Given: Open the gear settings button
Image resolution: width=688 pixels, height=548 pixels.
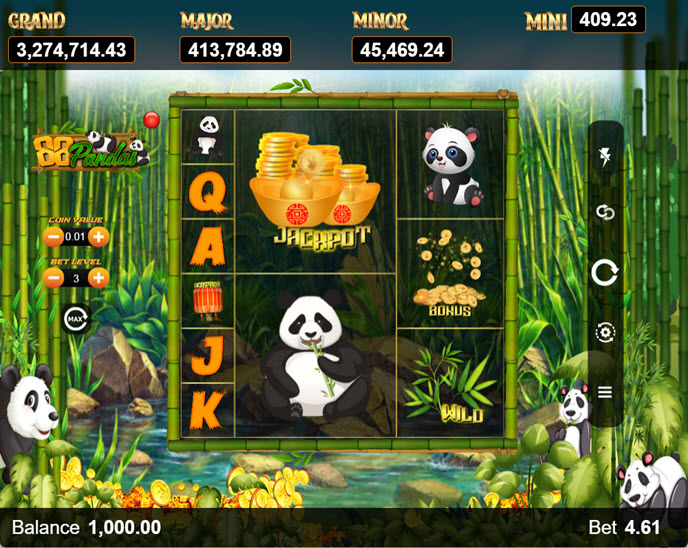Looking at the screenshot, I should pyautogui.click(x=605, y=332).
